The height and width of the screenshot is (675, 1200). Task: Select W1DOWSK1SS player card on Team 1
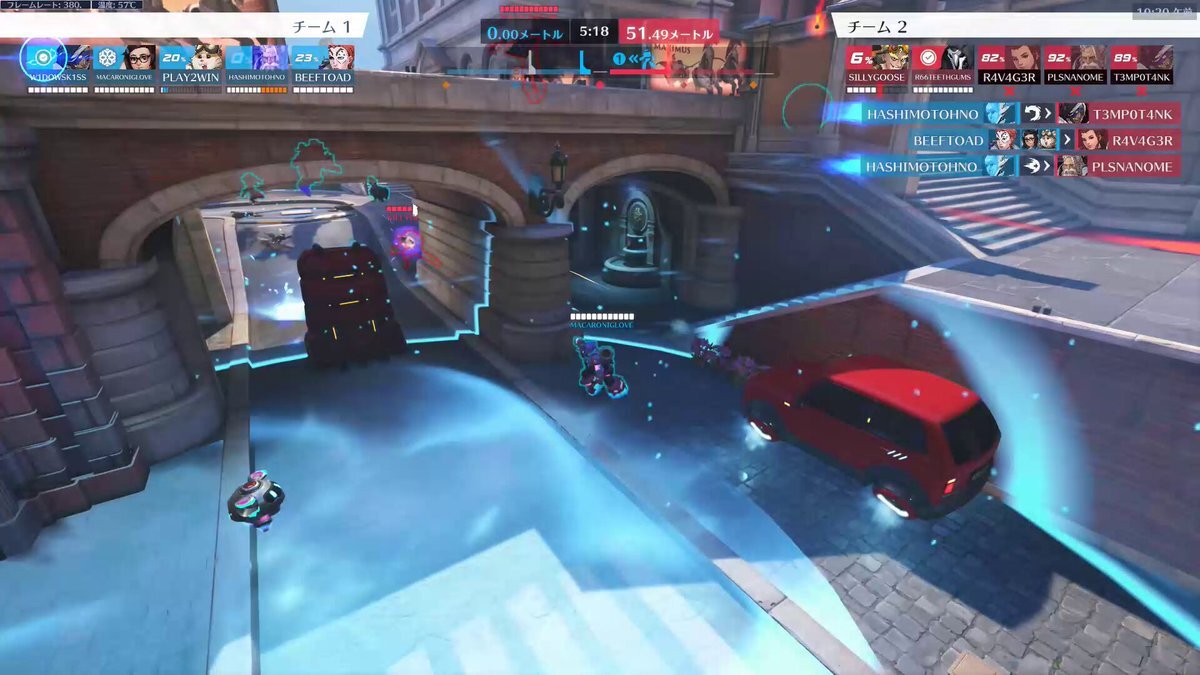[x=59, y=65]
